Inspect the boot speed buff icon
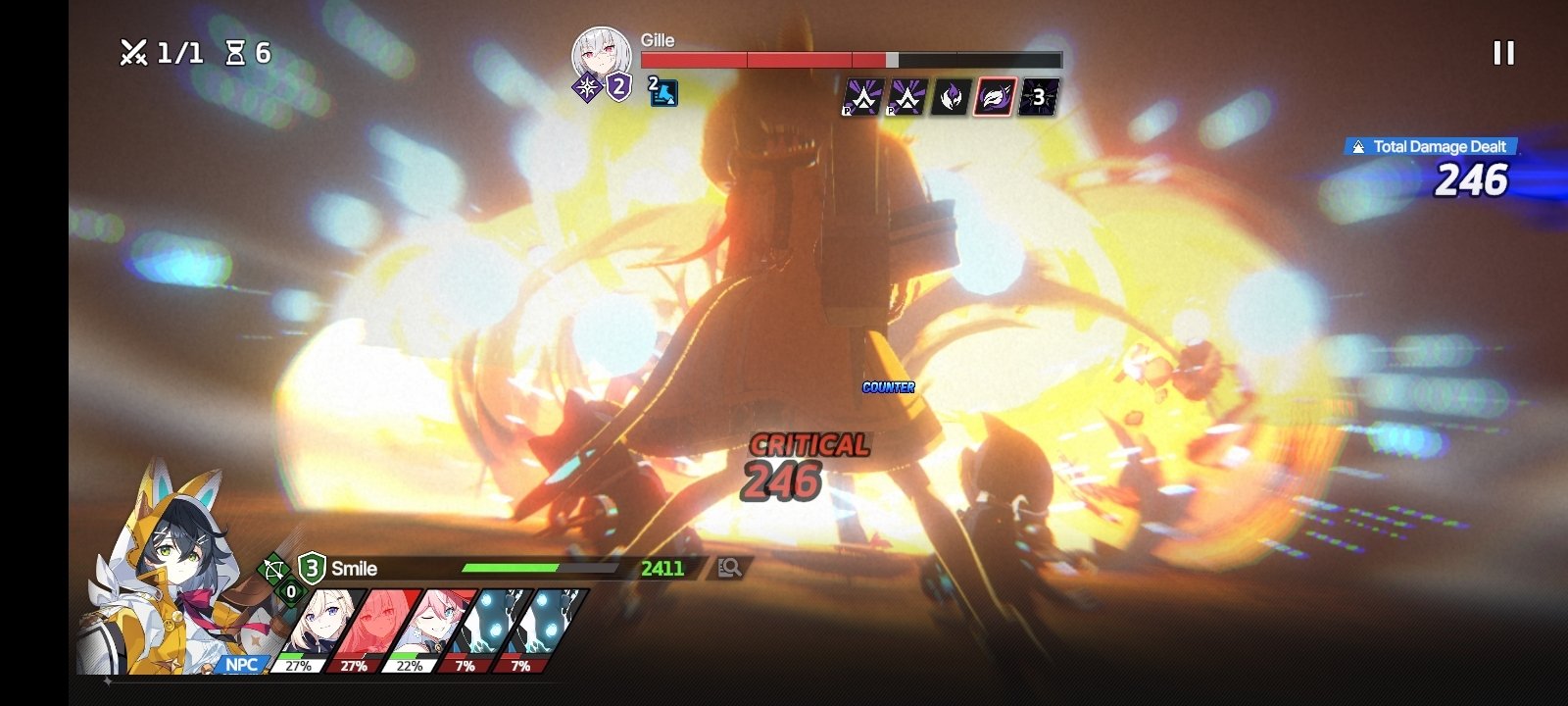 [x=663, y=93]
